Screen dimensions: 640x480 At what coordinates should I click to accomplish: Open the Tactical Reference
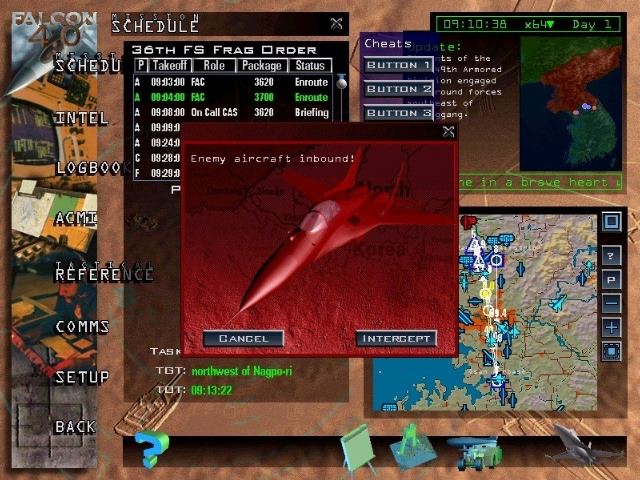pos(104,273)
